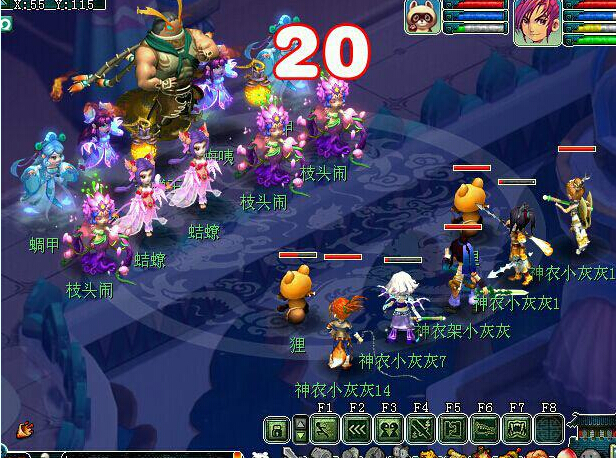Open the pink-haired character portrait

tap(536, 22)
